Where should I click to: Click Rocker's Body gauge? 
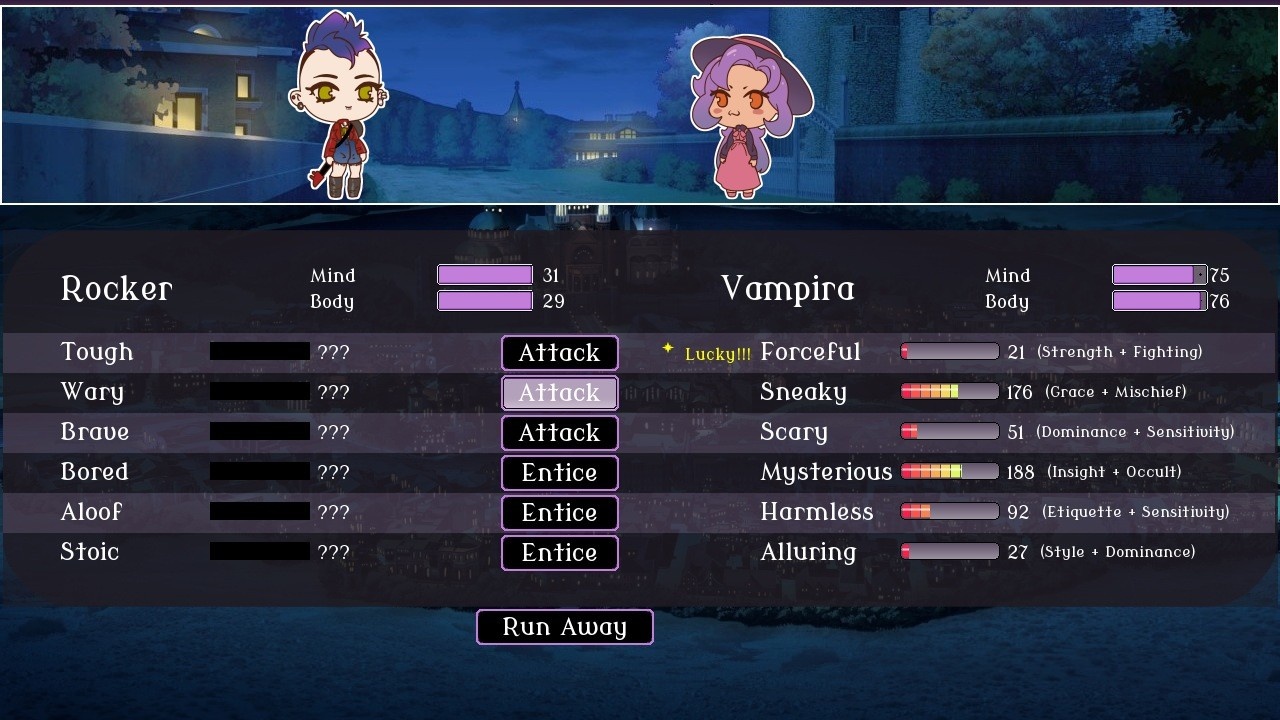pos(484,301)
